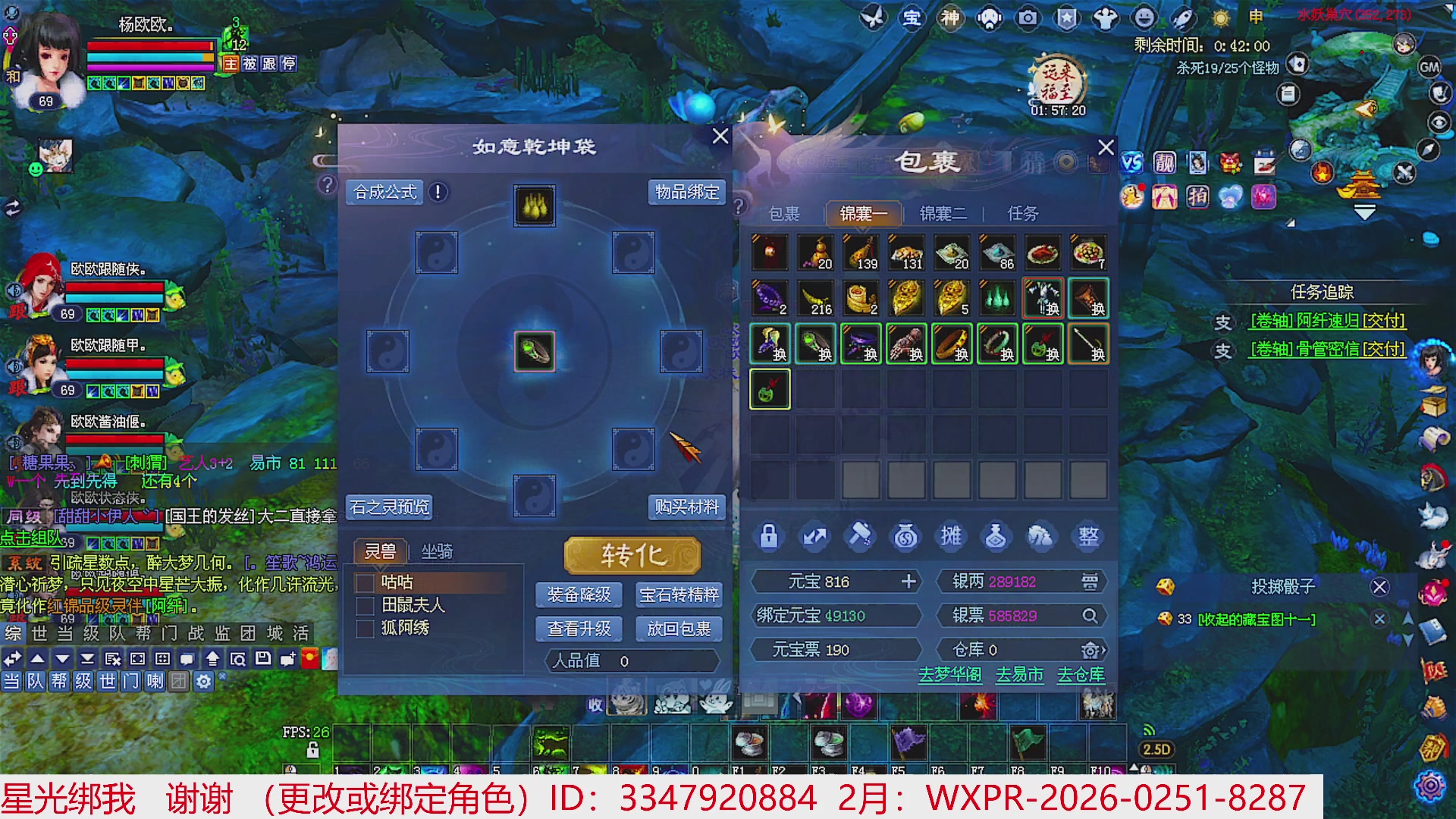Screen dimensions: 1456x819
Task: Expand the 元宝 row with the plus
Action: point(908,582)
